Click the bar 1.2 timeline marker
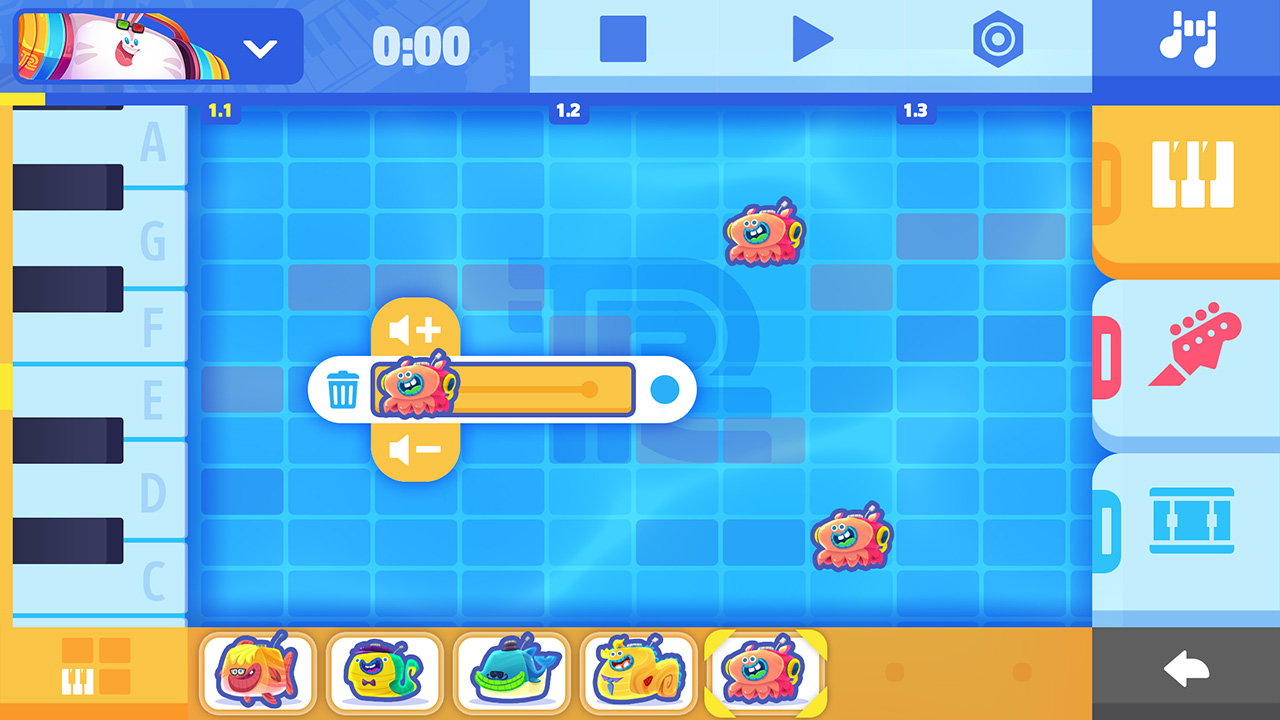The width and height of the screenshot is (1280, 720). [x=568, y=112]
